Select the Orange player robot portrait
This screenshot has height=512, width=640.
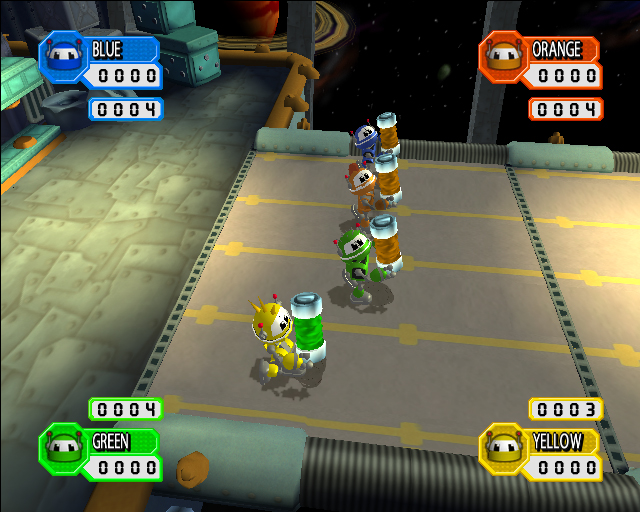(x=504, y=55)
